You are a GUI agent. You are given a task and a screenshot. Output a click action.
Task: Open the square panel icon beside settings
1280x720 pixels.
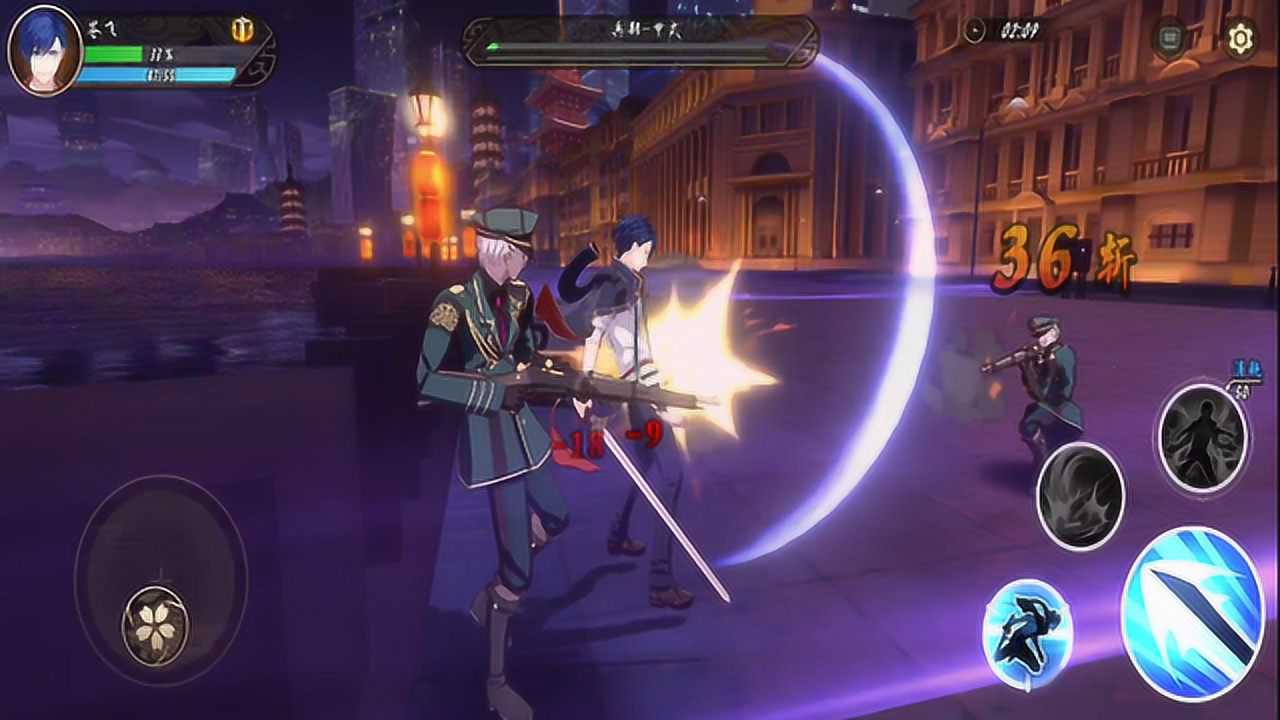1168,39
